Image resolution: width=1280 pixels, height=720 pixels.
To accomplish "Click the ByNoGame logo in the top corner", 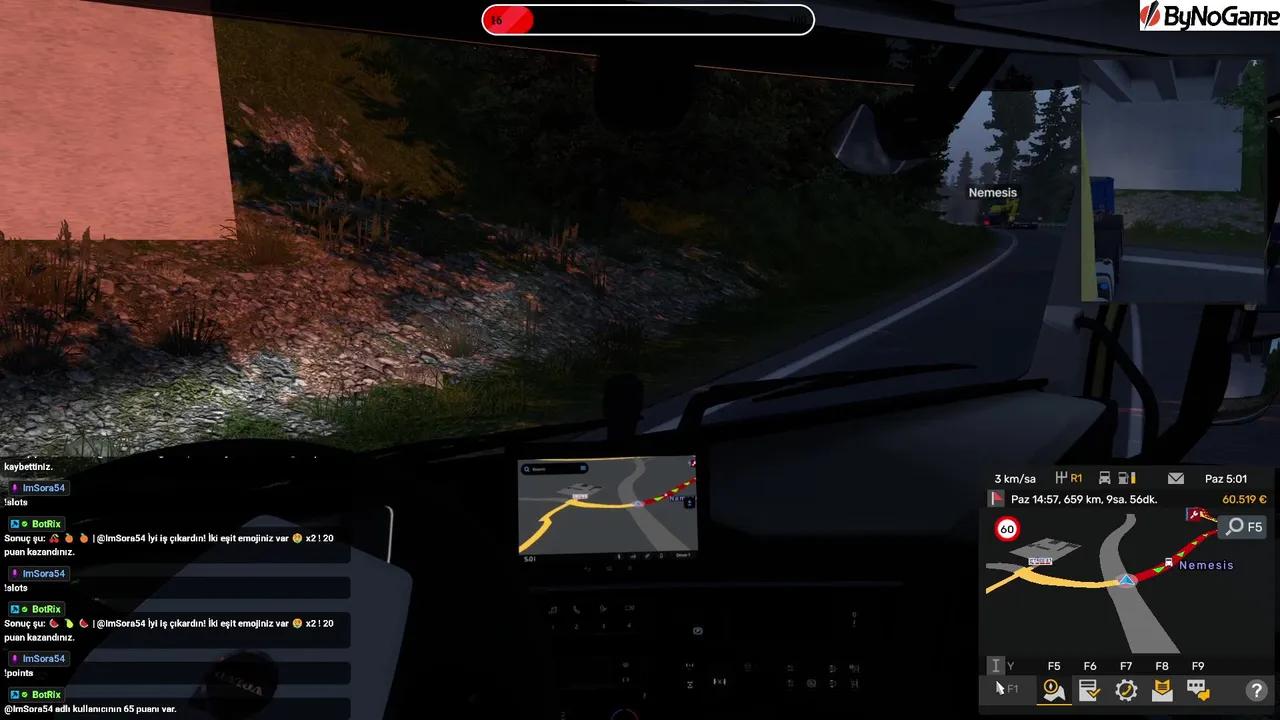I will click(1208, 15).
